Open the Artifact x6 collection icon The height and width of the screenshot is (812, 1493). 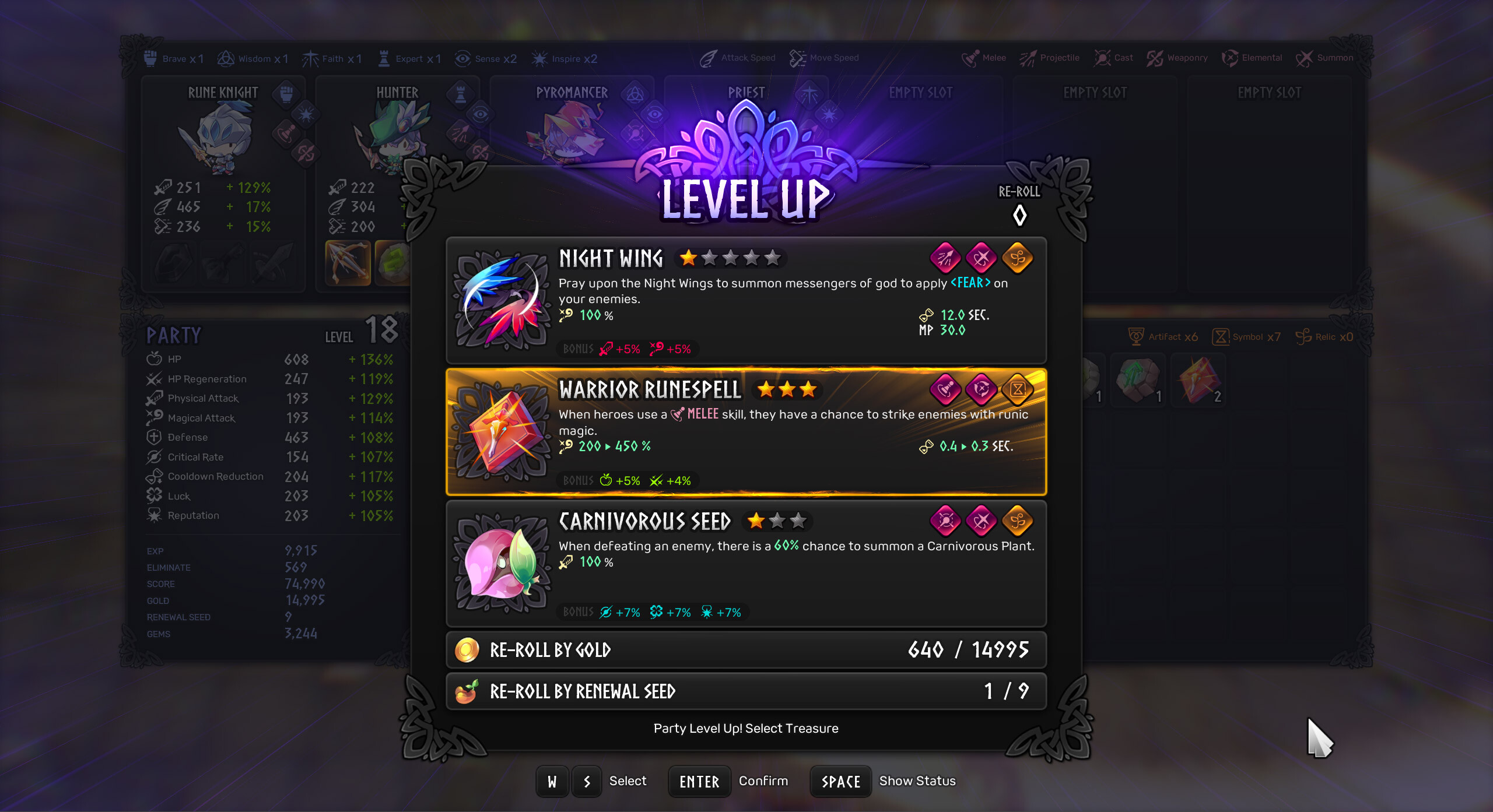pyautogui.click(x=1136, y=335)
